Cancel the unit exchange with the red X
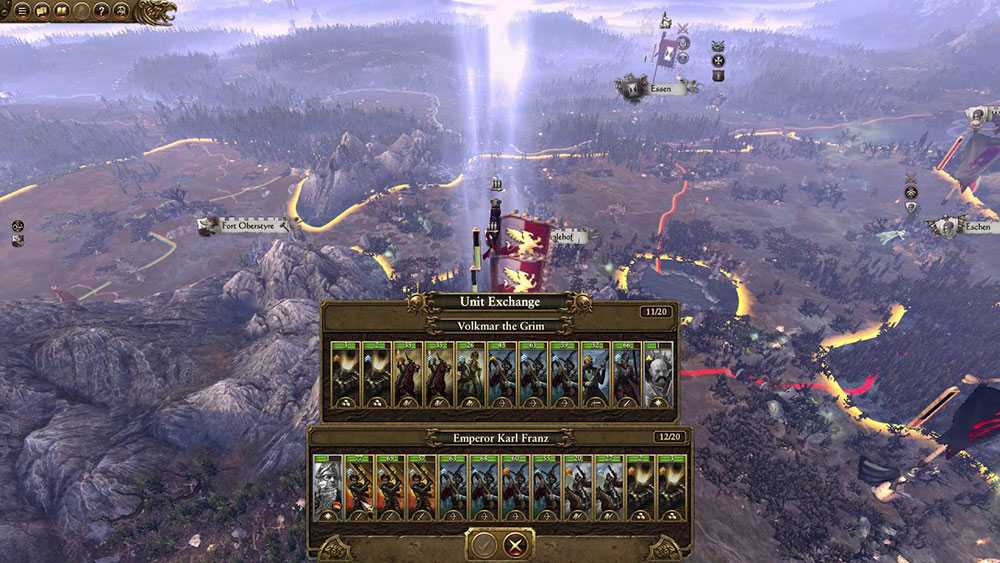Viewport: 1000px width, 563px height. 516,545
